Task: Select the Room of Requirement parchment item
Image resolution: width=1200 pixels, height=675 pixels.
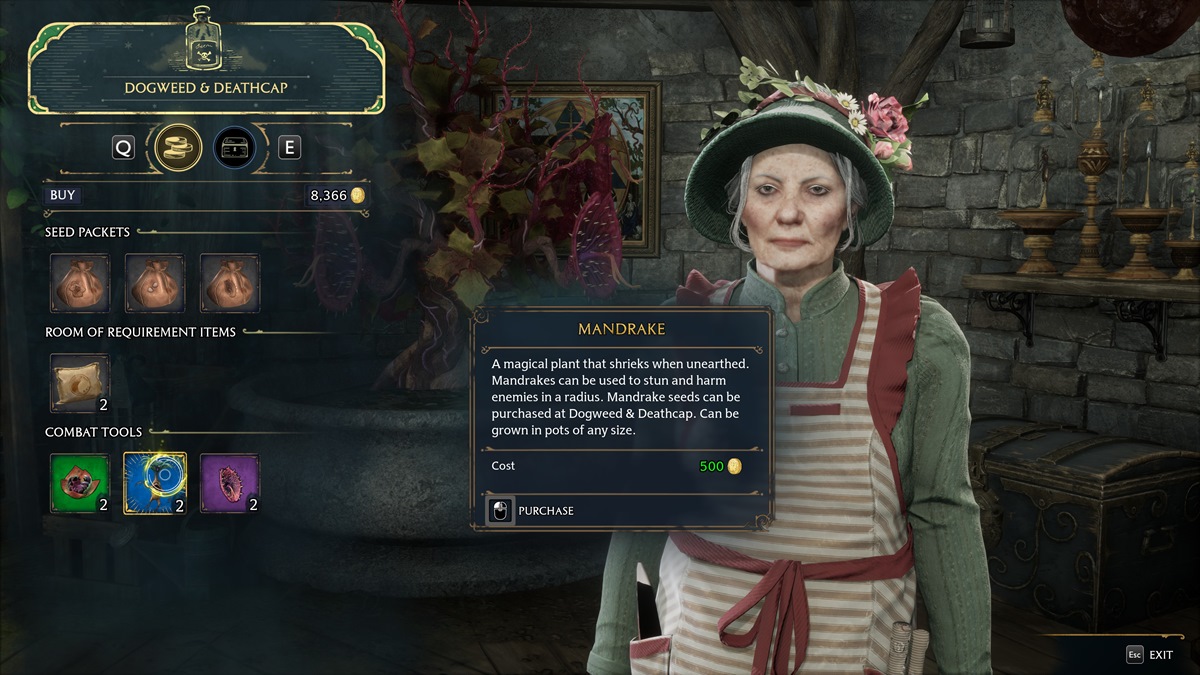Action: (80, 383)
